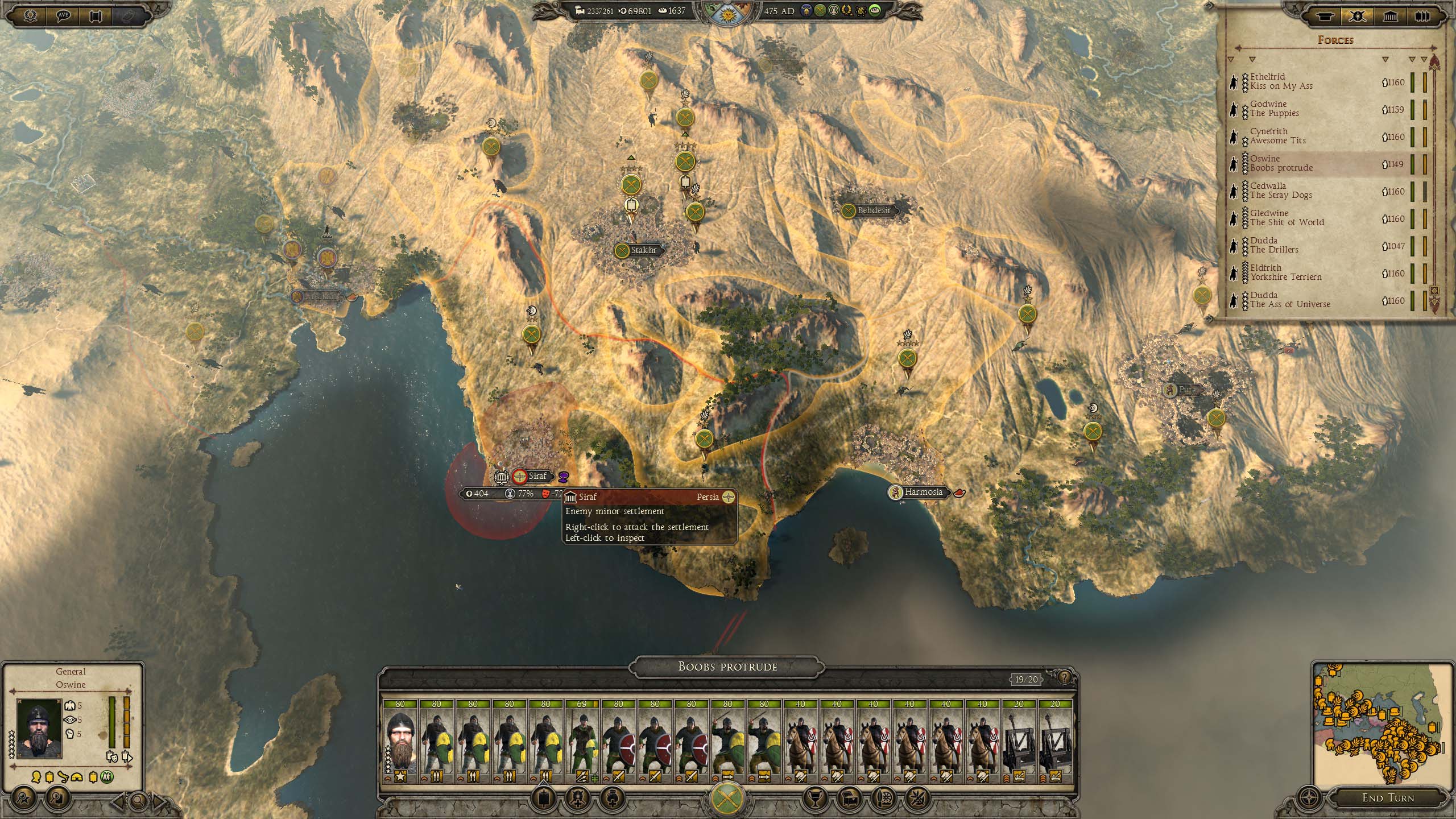
Task: Open the rightmost tab of the lists panel
Action: 1422,16
